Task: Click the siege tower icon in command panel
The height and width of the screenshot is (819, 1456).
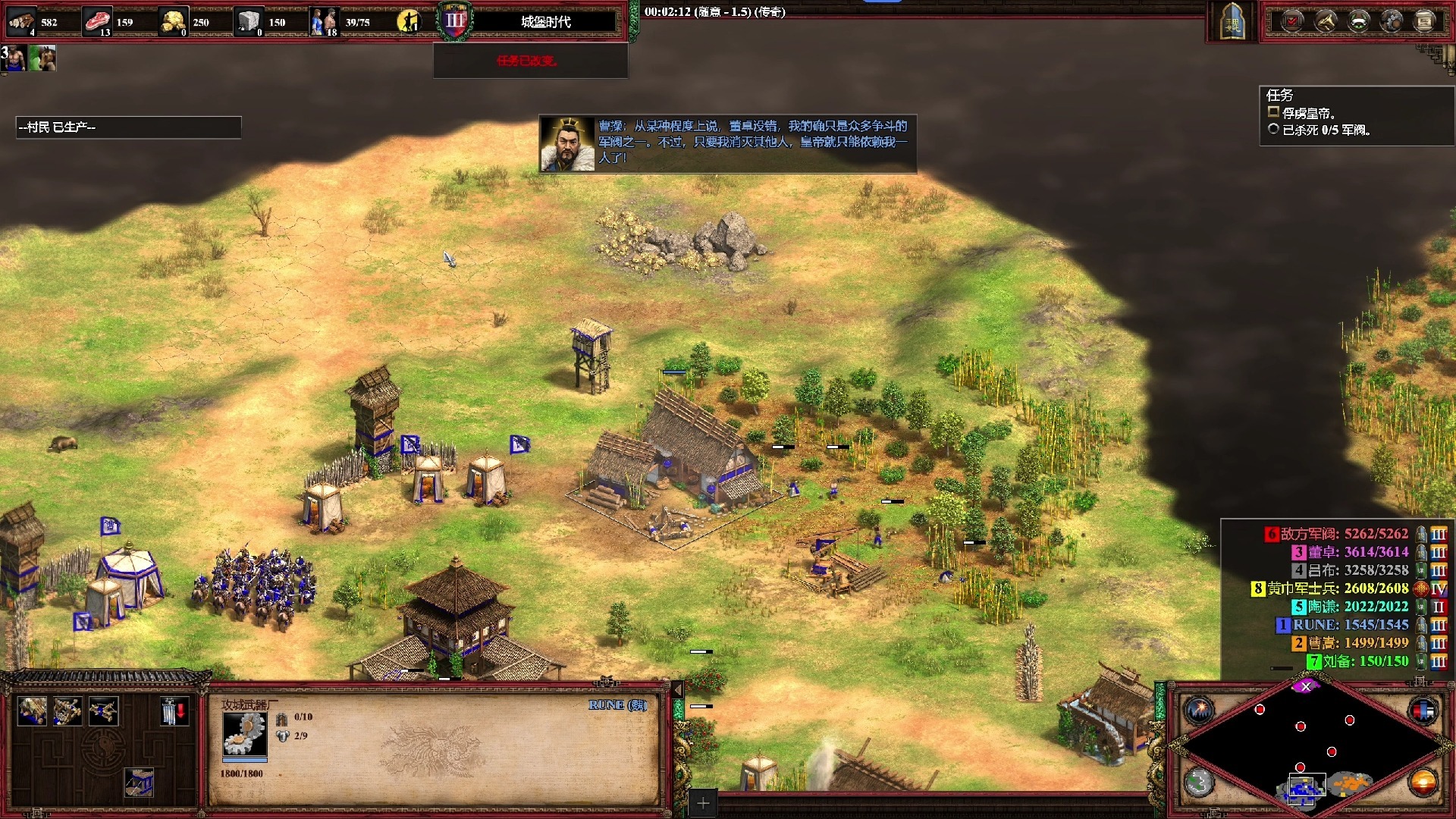Action: [139, 782]
